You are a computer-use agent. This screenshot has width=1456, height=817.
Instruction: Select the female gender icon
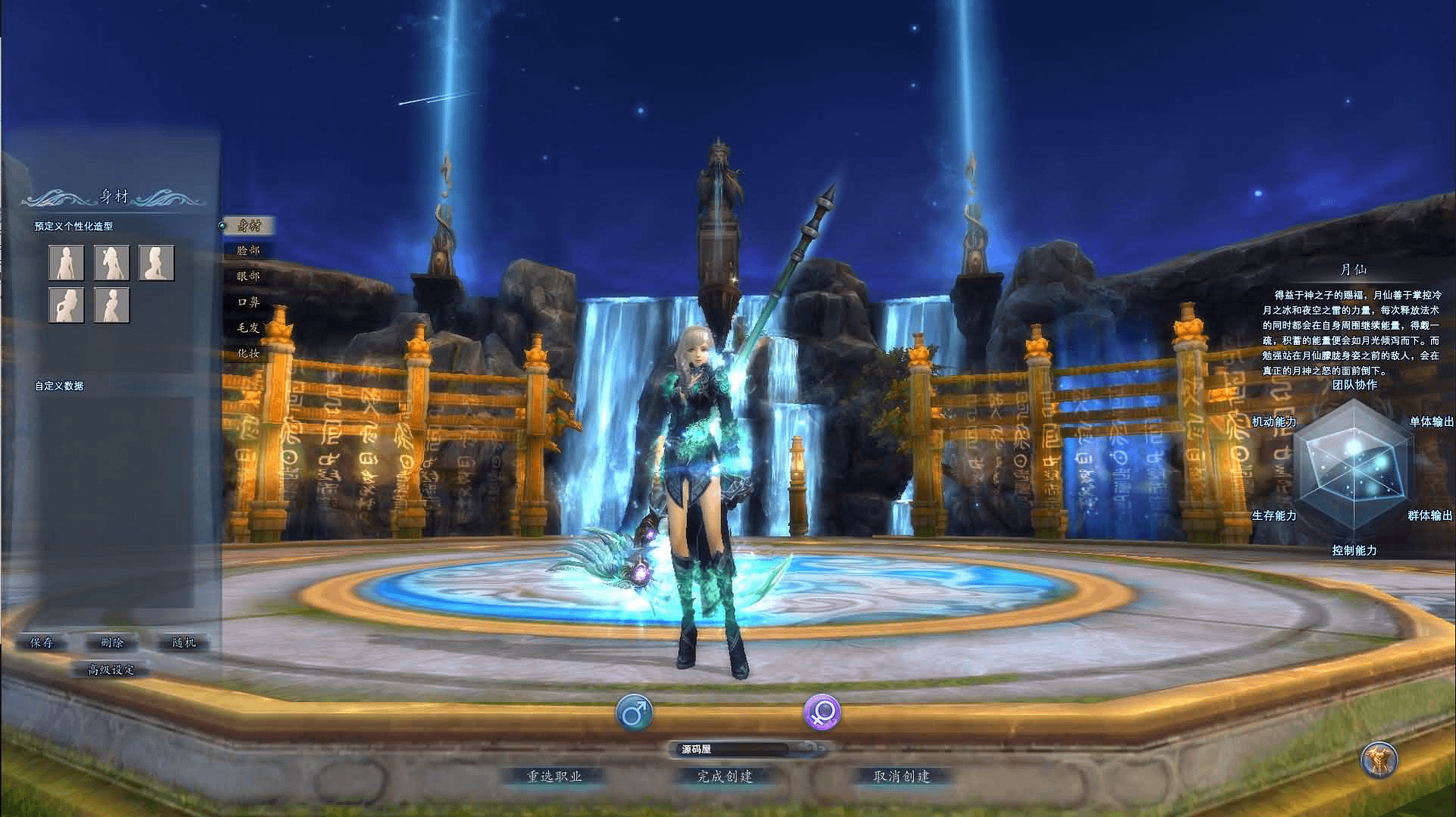point(822,713)
